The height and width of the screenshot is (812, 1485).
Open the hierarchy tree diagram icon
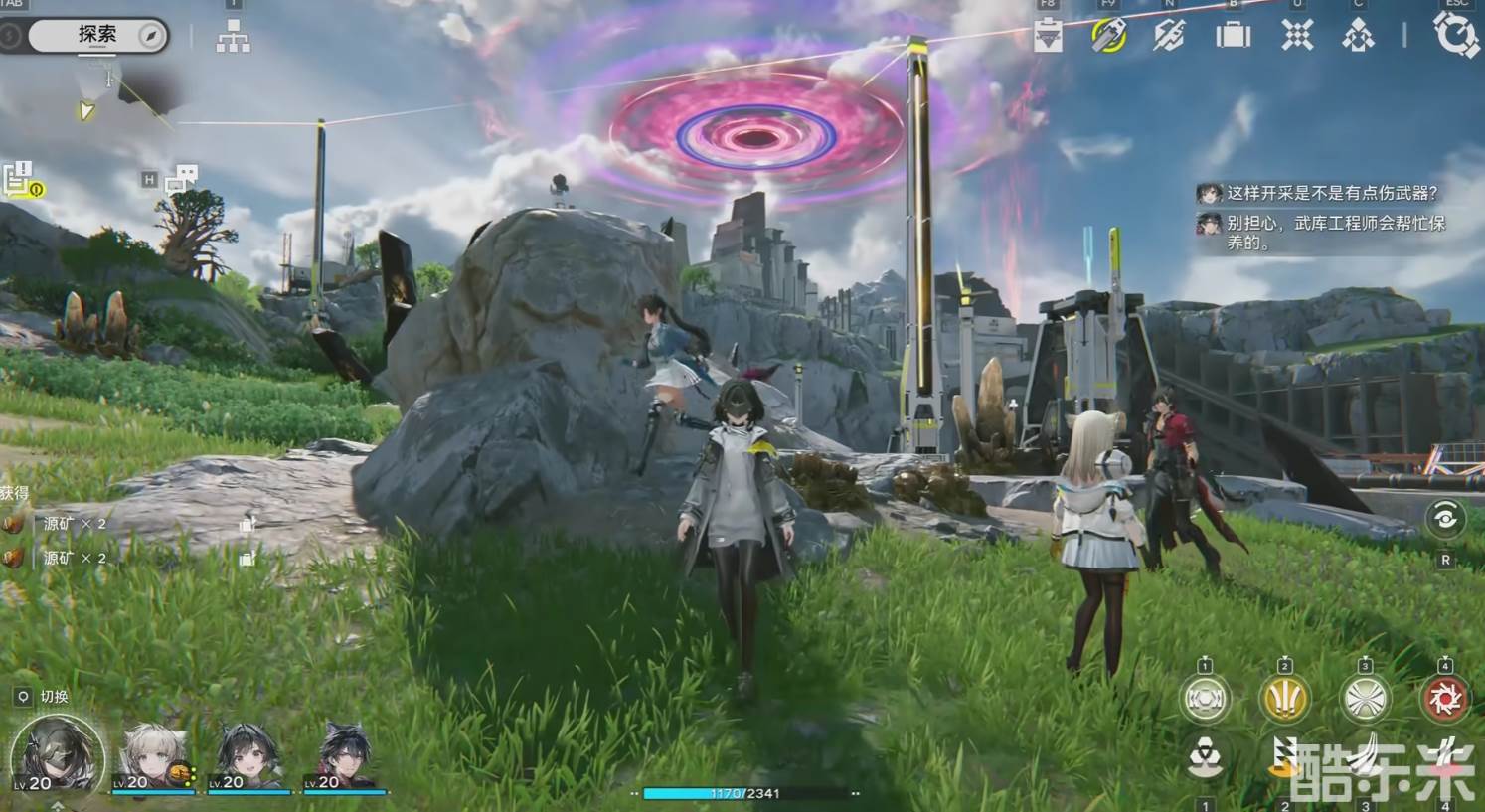pyautogui.click(x=233, y=38)
